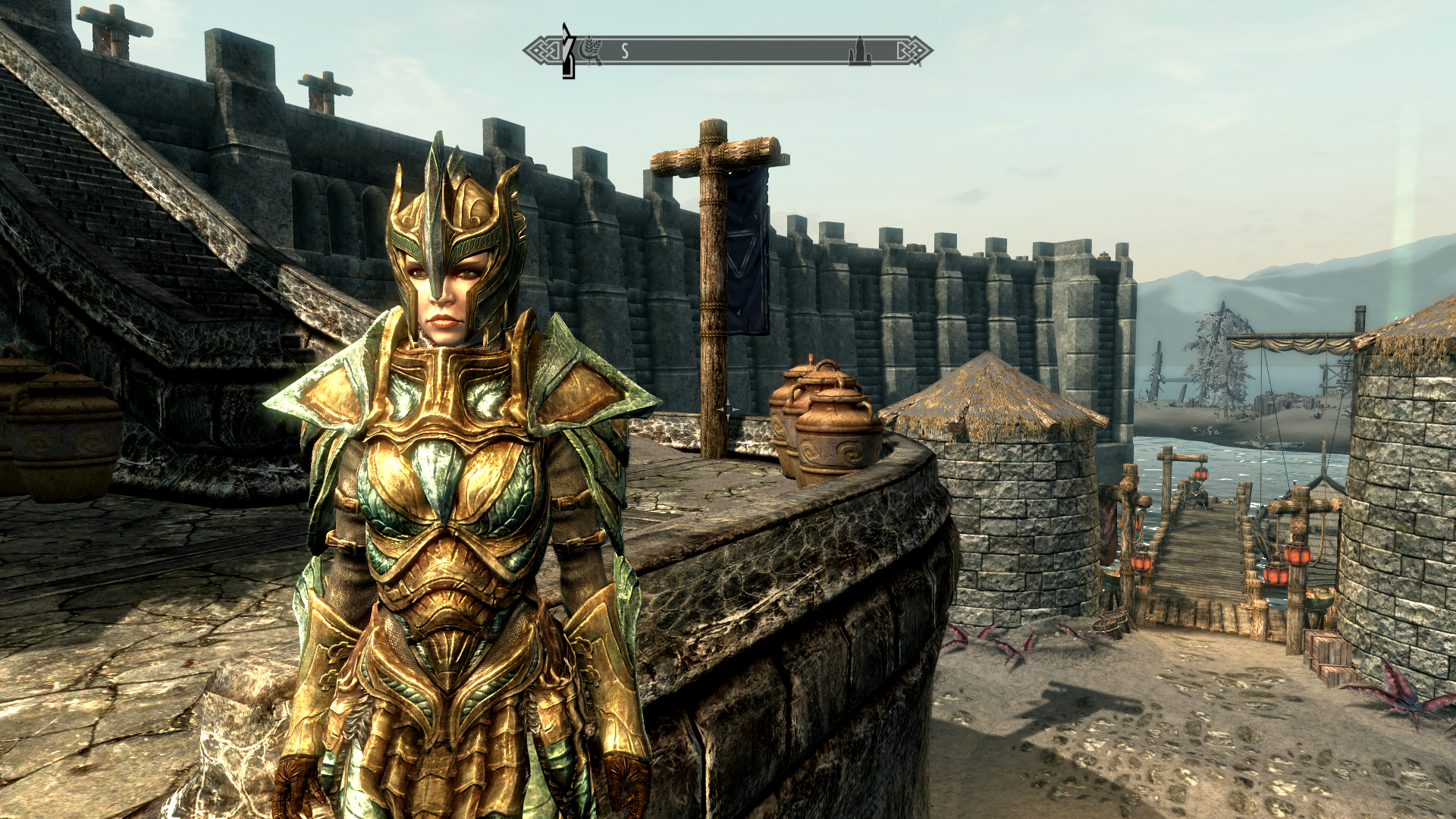Click the quest arrow marker on the compass
The height and width of the screenshot is (819, 1456).
click(x=567, y=51)
